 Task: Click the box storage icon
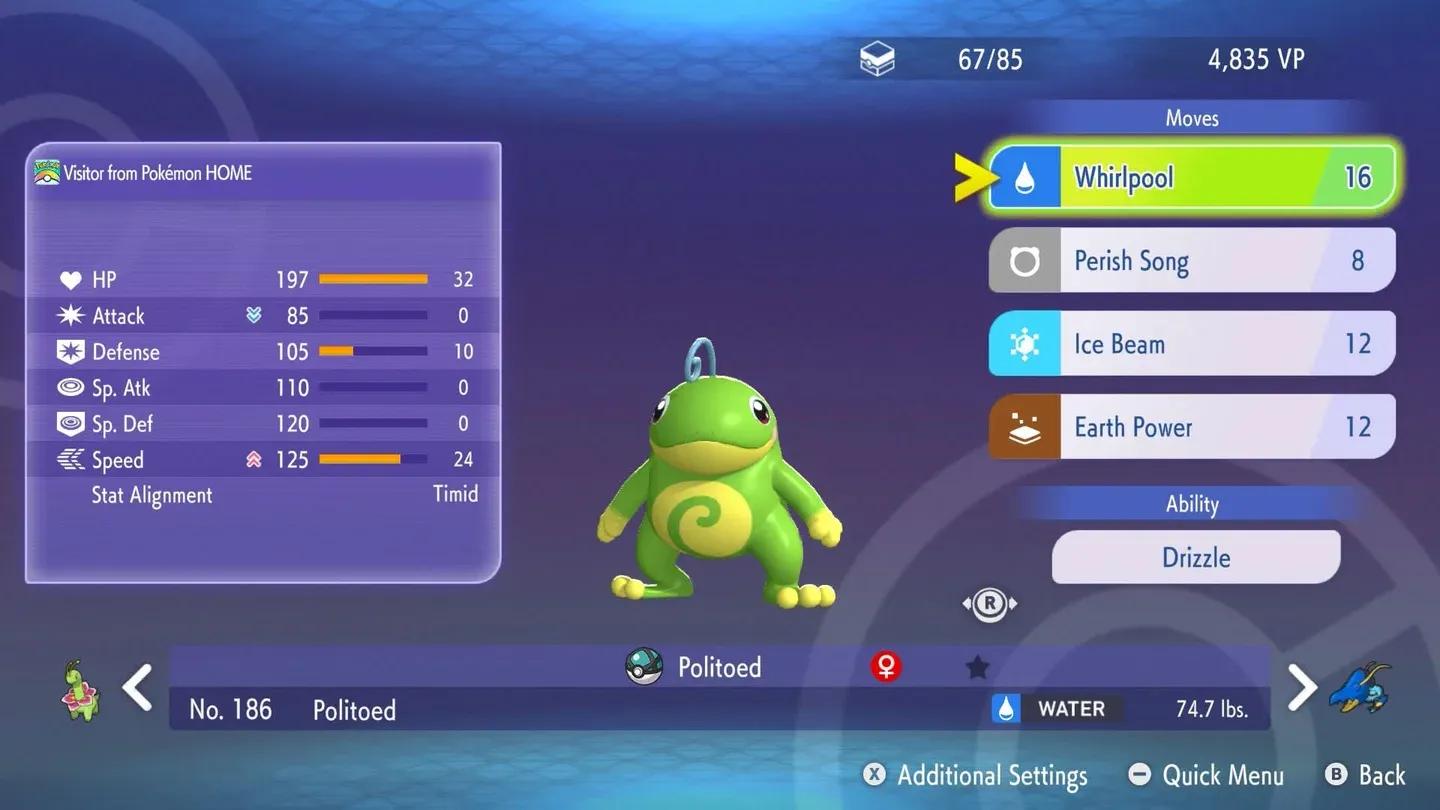tap(877, 60)
